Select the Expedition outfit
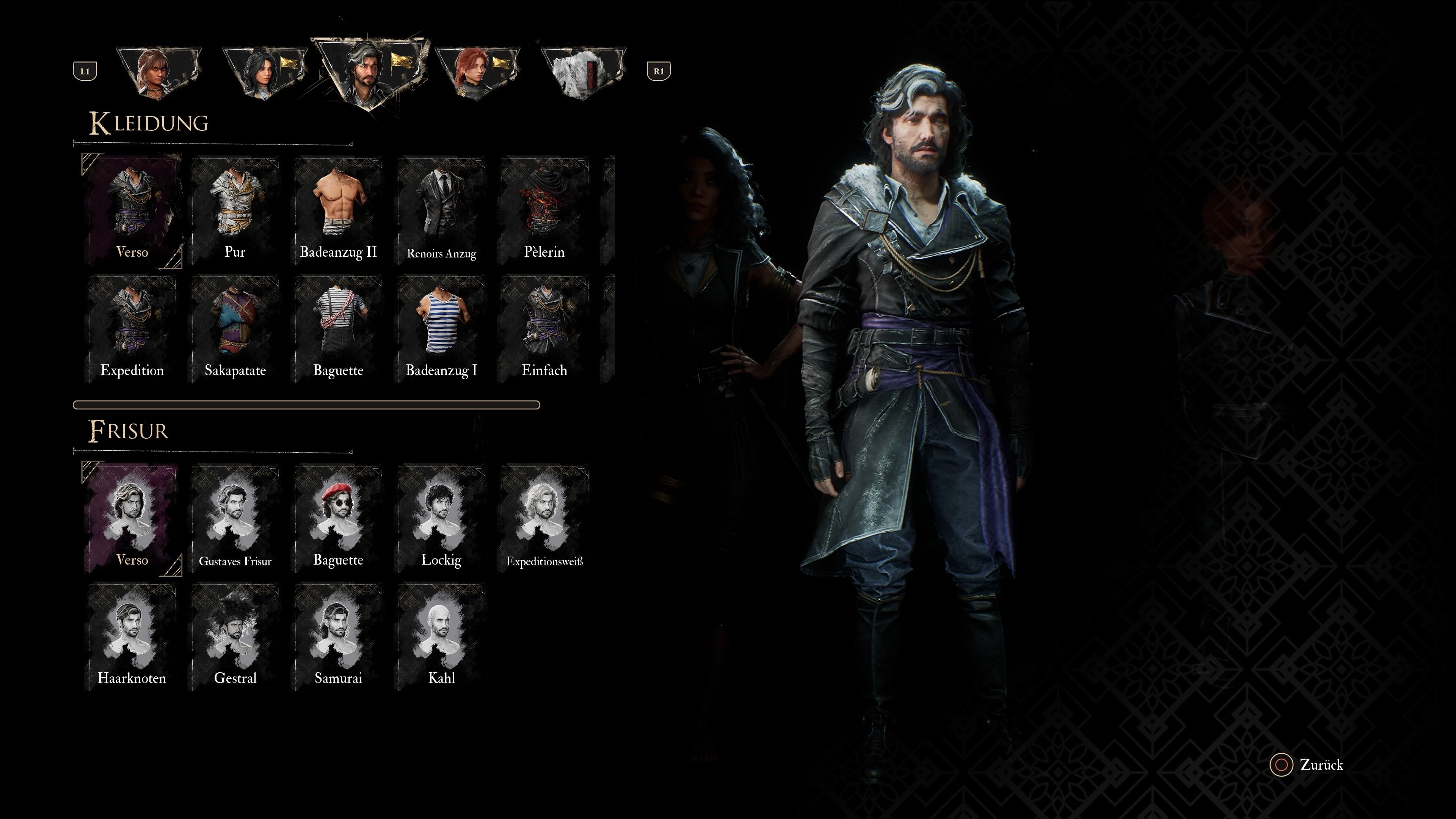The image size is (1456, 819). (x=132, y=329)
